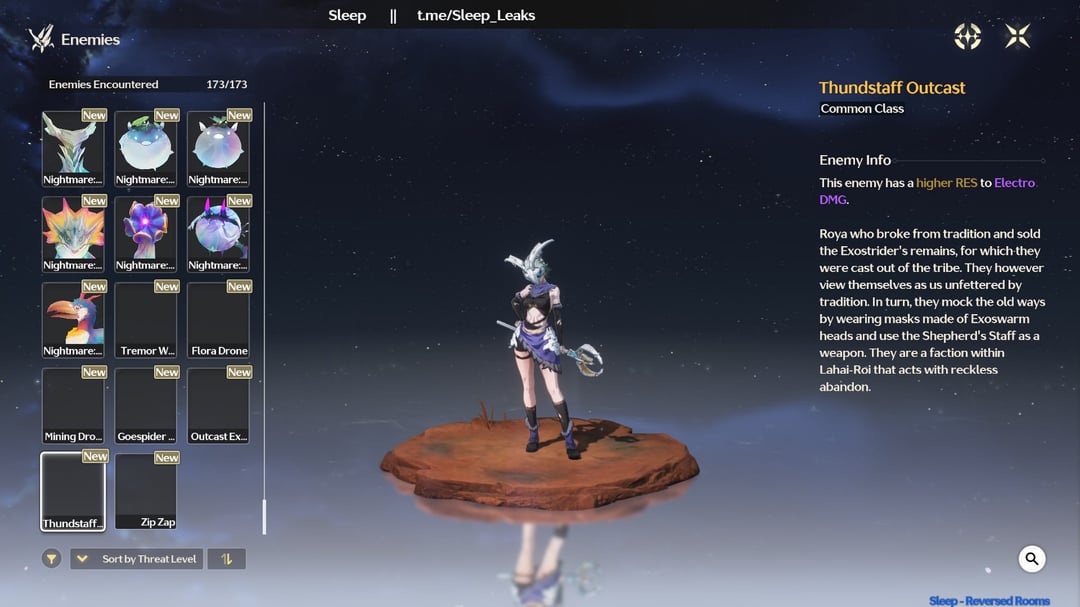Choose the Nightmare orange spiky-maned enemy tile

pyautogui.click(x=73, y=234)
